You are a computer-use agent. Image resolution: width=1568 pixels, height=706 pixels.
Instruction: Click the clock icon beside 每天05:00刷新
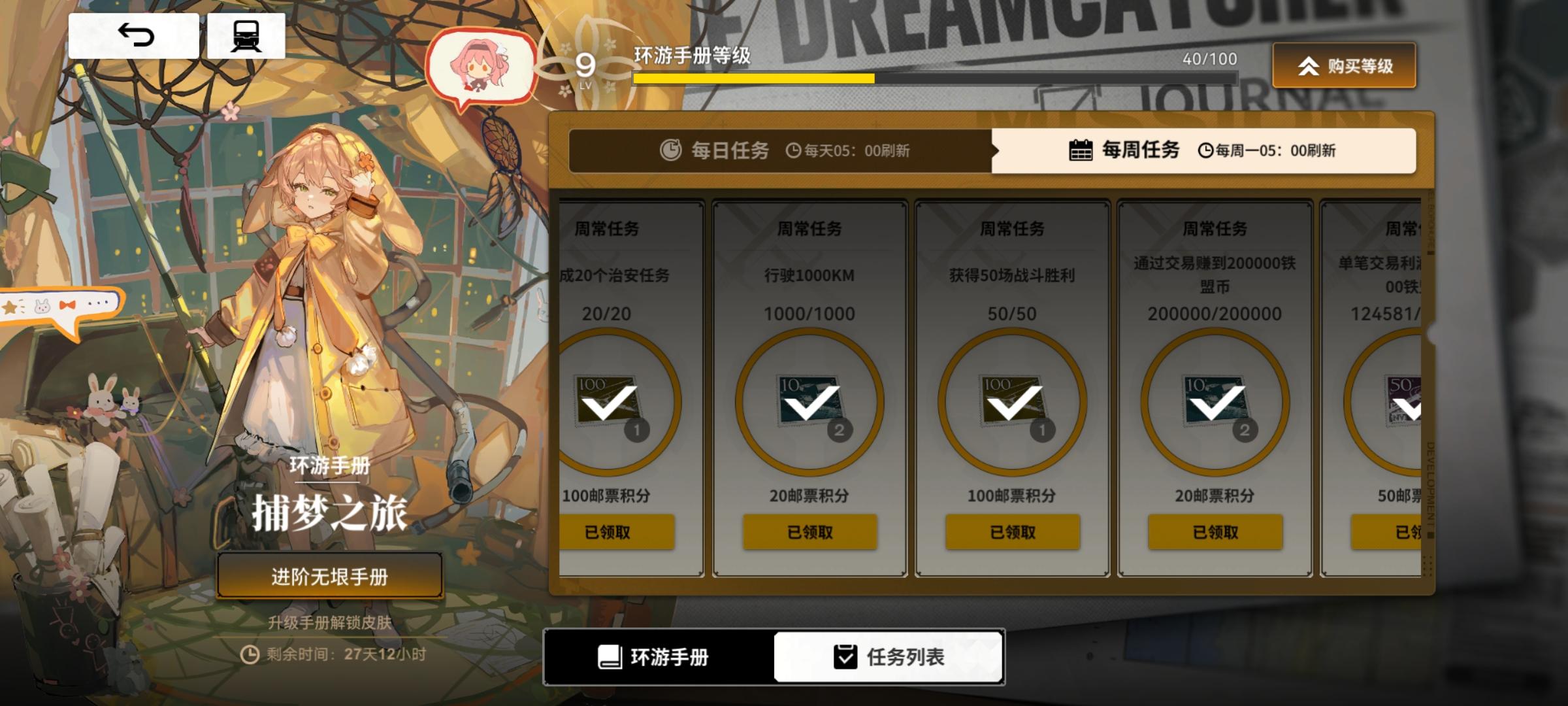[x=793, y=150]
